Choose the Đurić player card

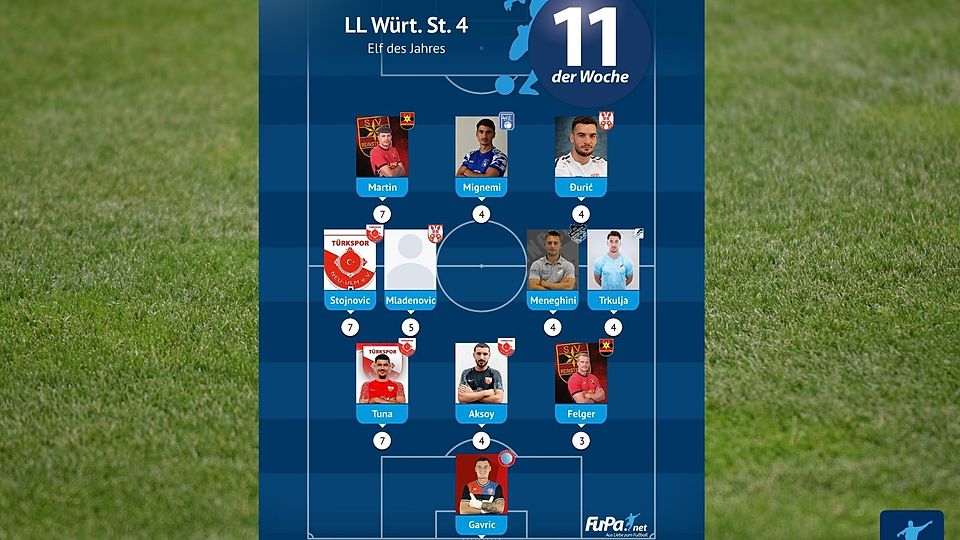[581, 148]
